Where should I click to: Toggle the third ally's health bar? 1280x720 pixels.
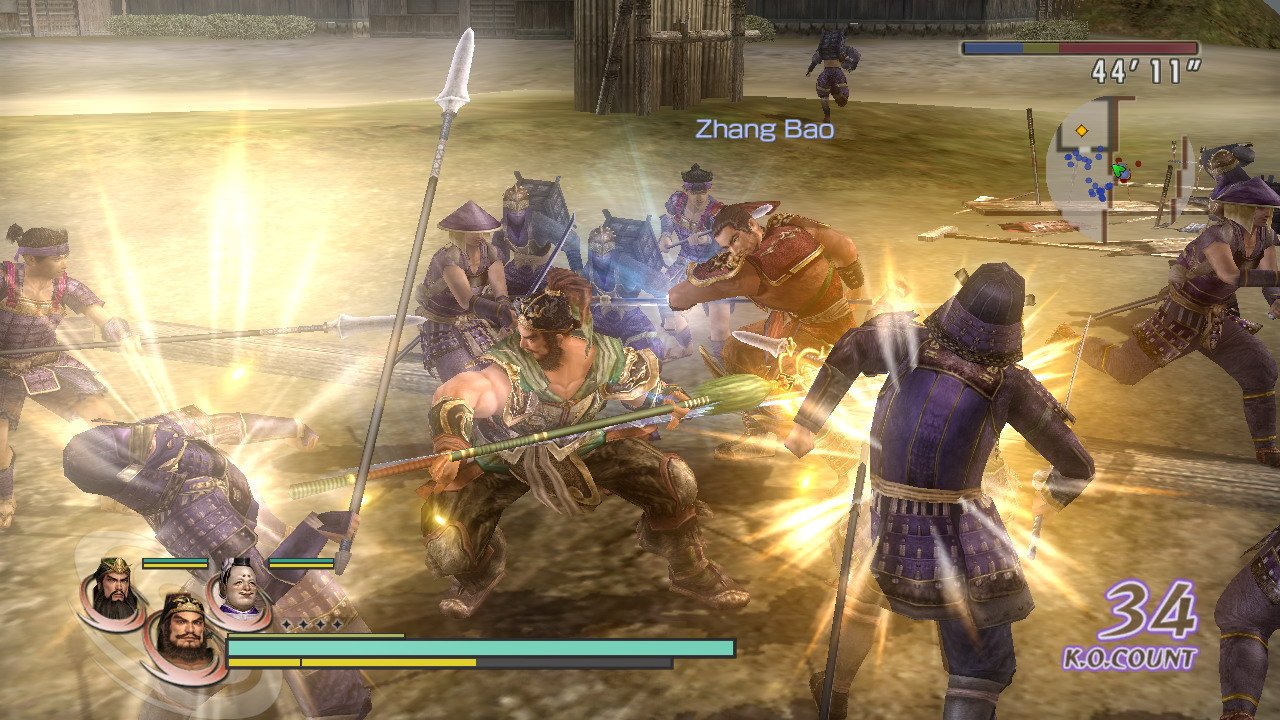tap(301, 562)
